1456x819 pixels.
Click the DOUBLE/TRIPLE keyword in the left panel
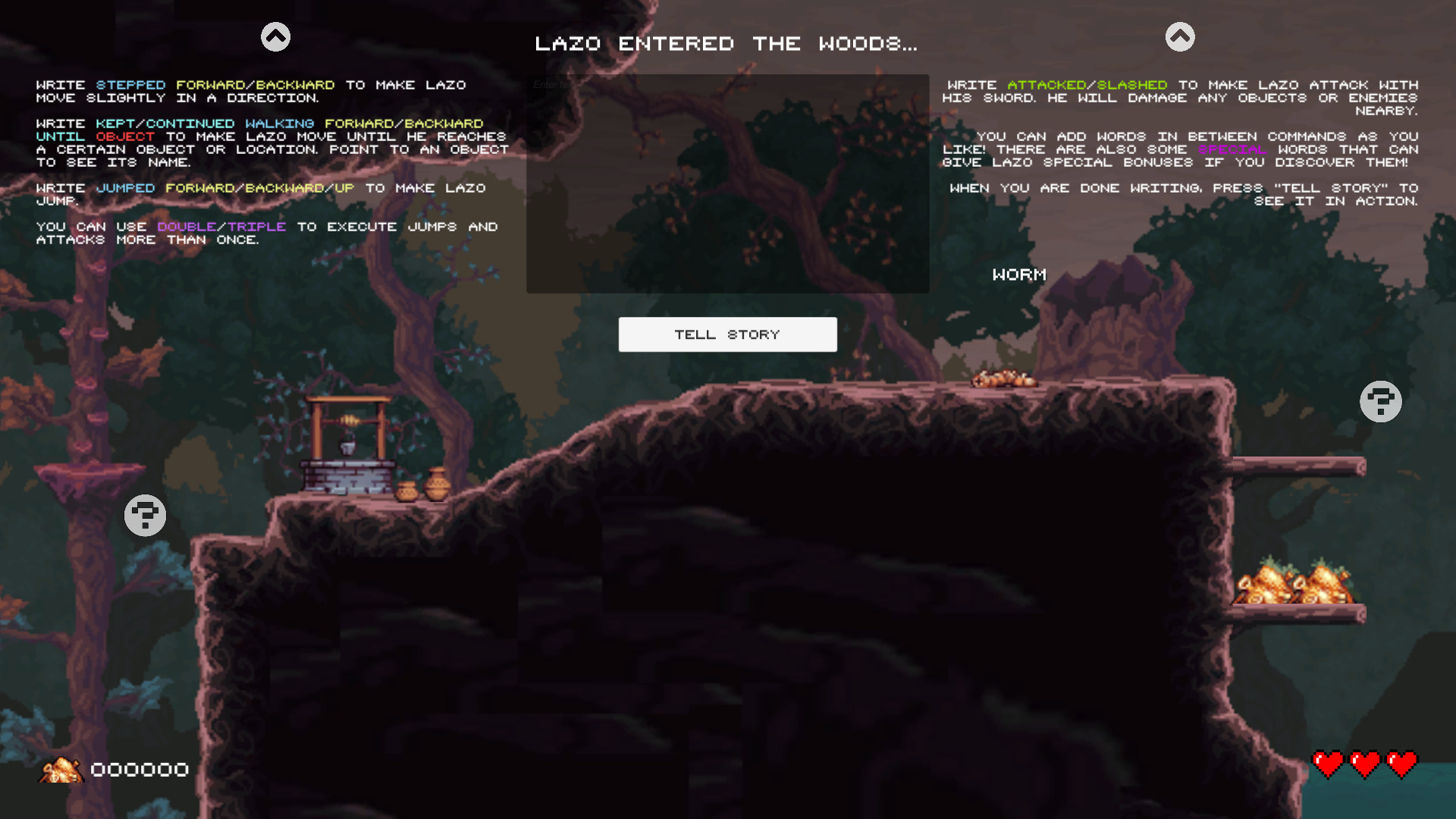[221, 226]
